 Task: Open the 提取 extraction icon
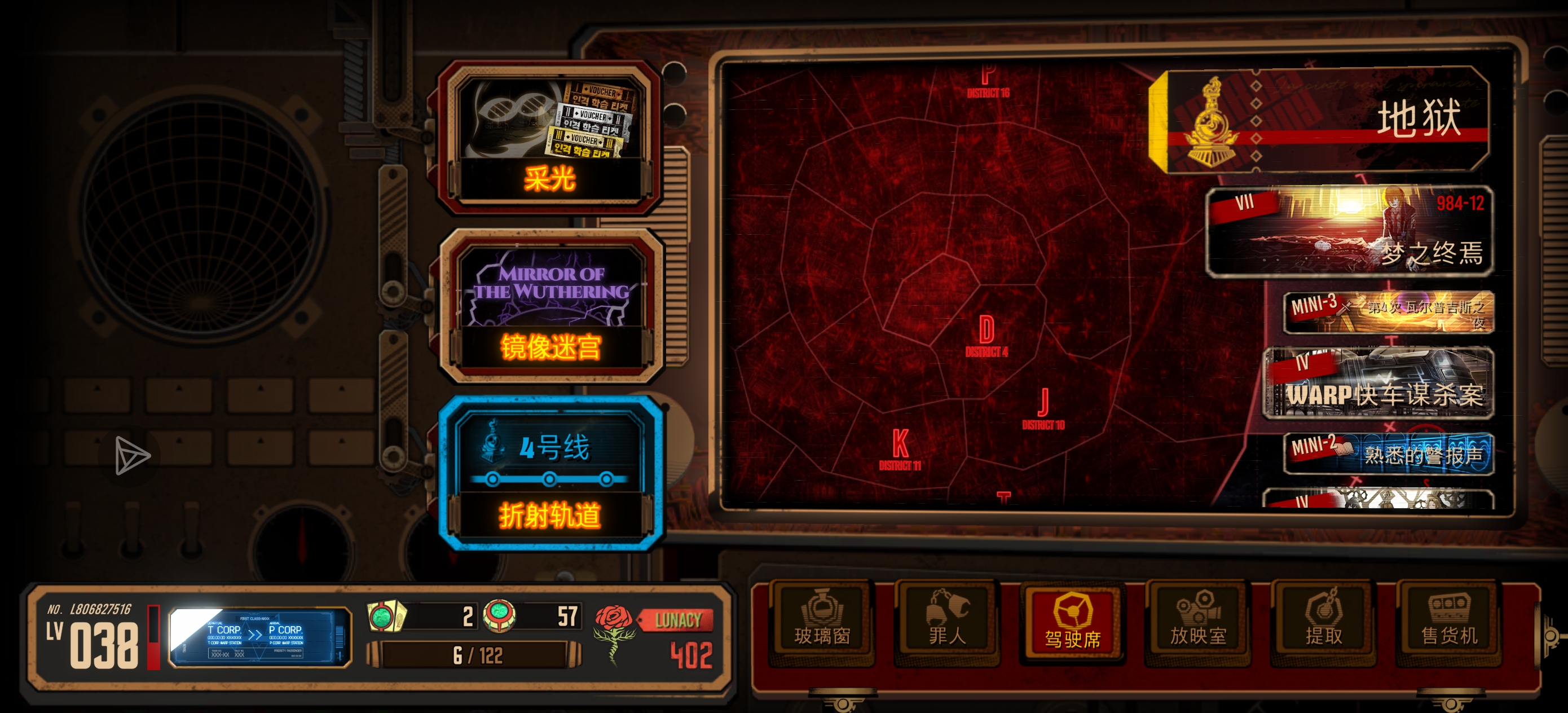1323,621
